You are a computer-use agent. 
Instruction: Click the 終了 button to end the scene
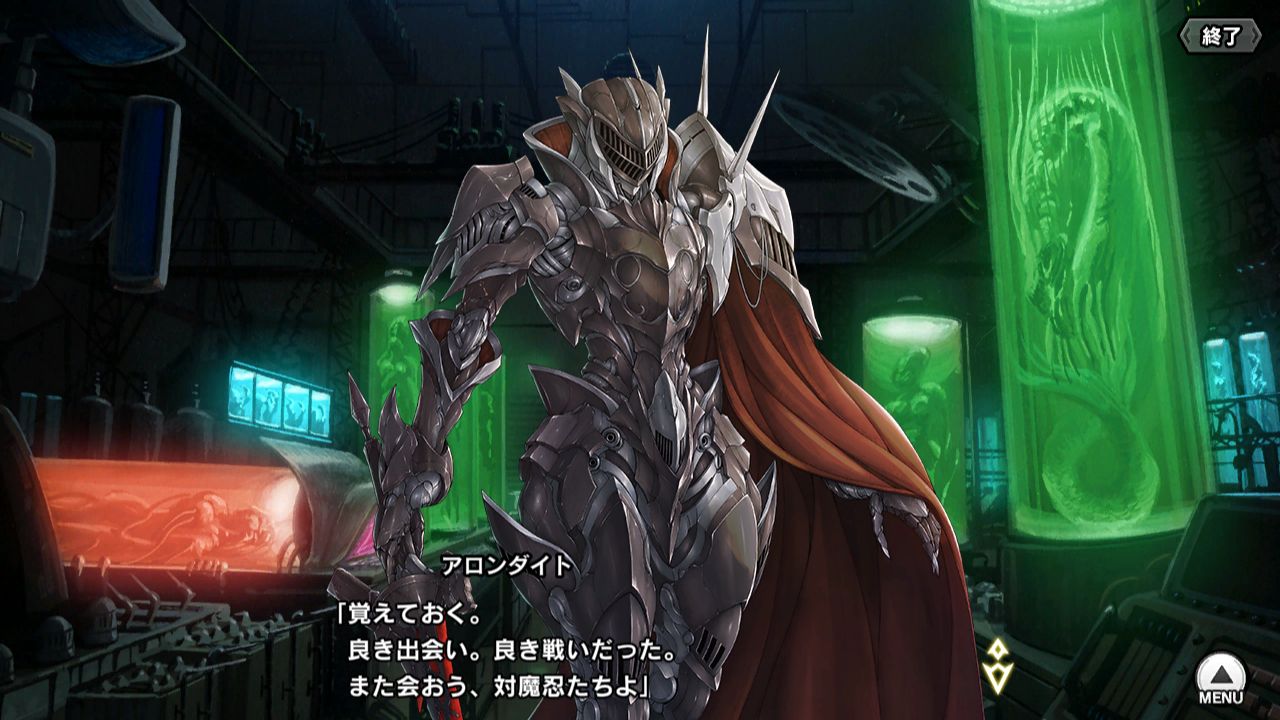1219,37
